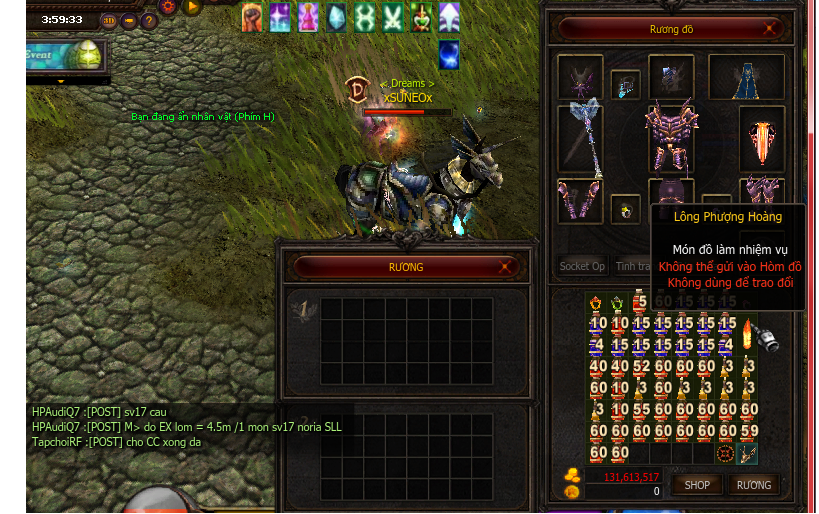Select the antler item in inventory
The image size is (819, 514).
tap(747, 453)
